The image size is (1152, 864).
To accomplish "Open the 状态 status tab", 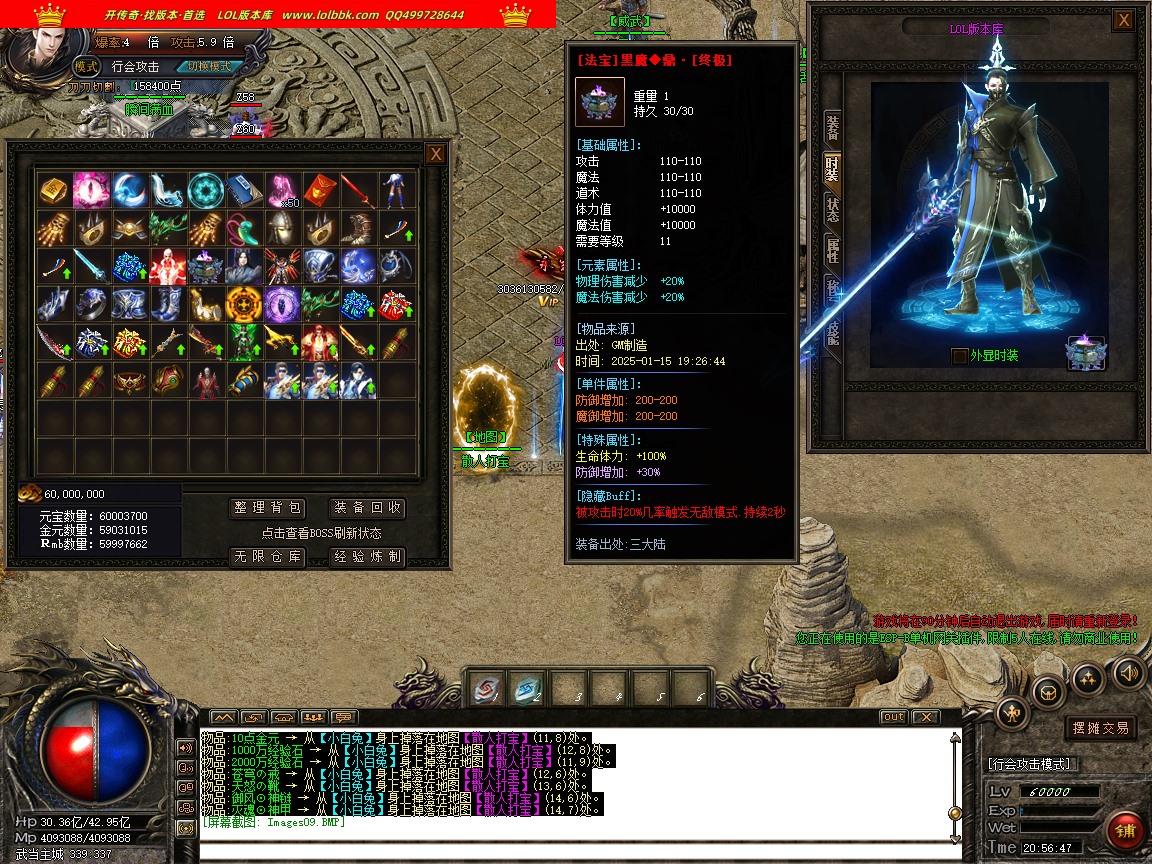I will click(832, 209).
